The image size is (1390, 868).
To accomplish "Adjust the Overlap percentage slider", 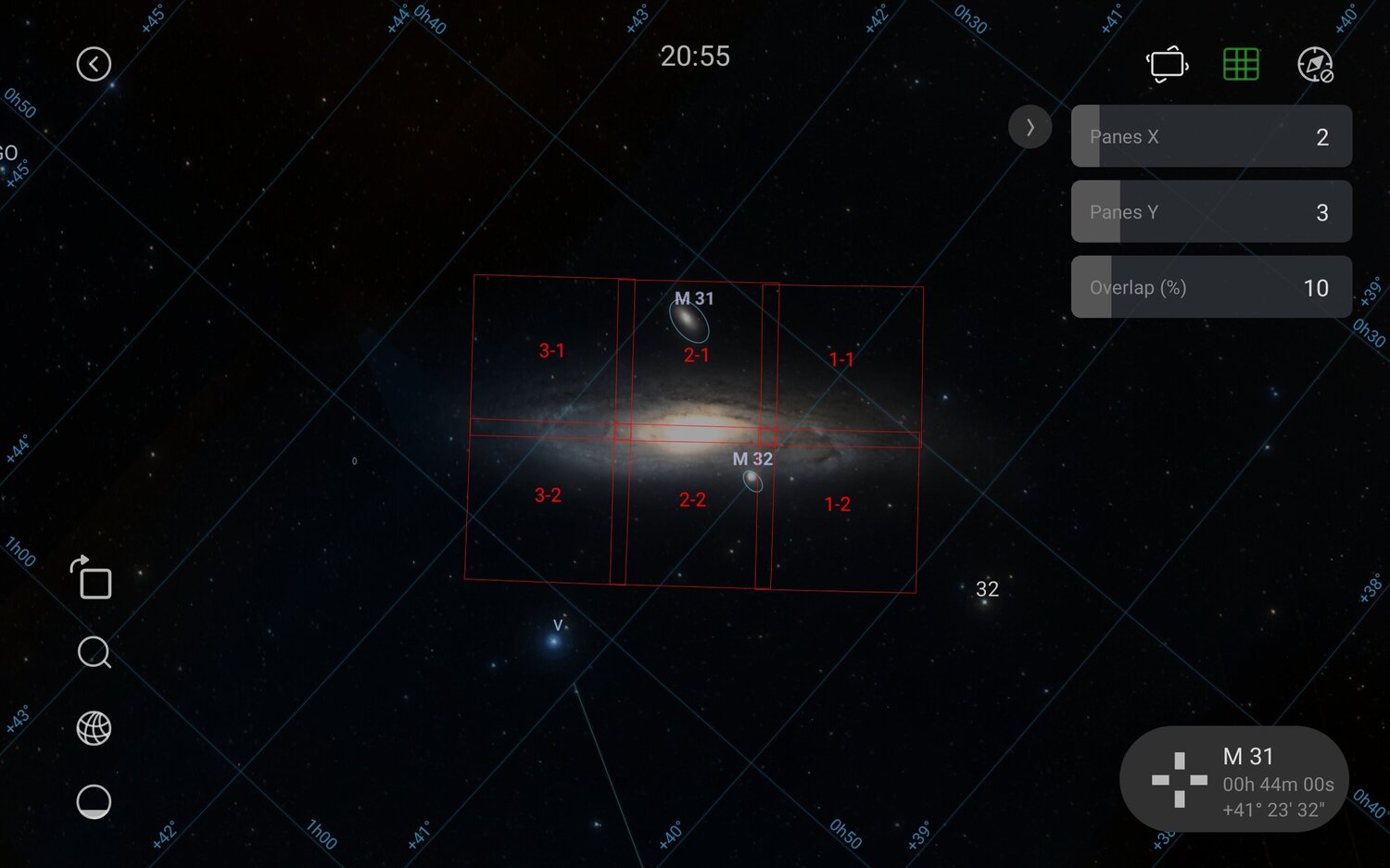I will pos(1211,287).
